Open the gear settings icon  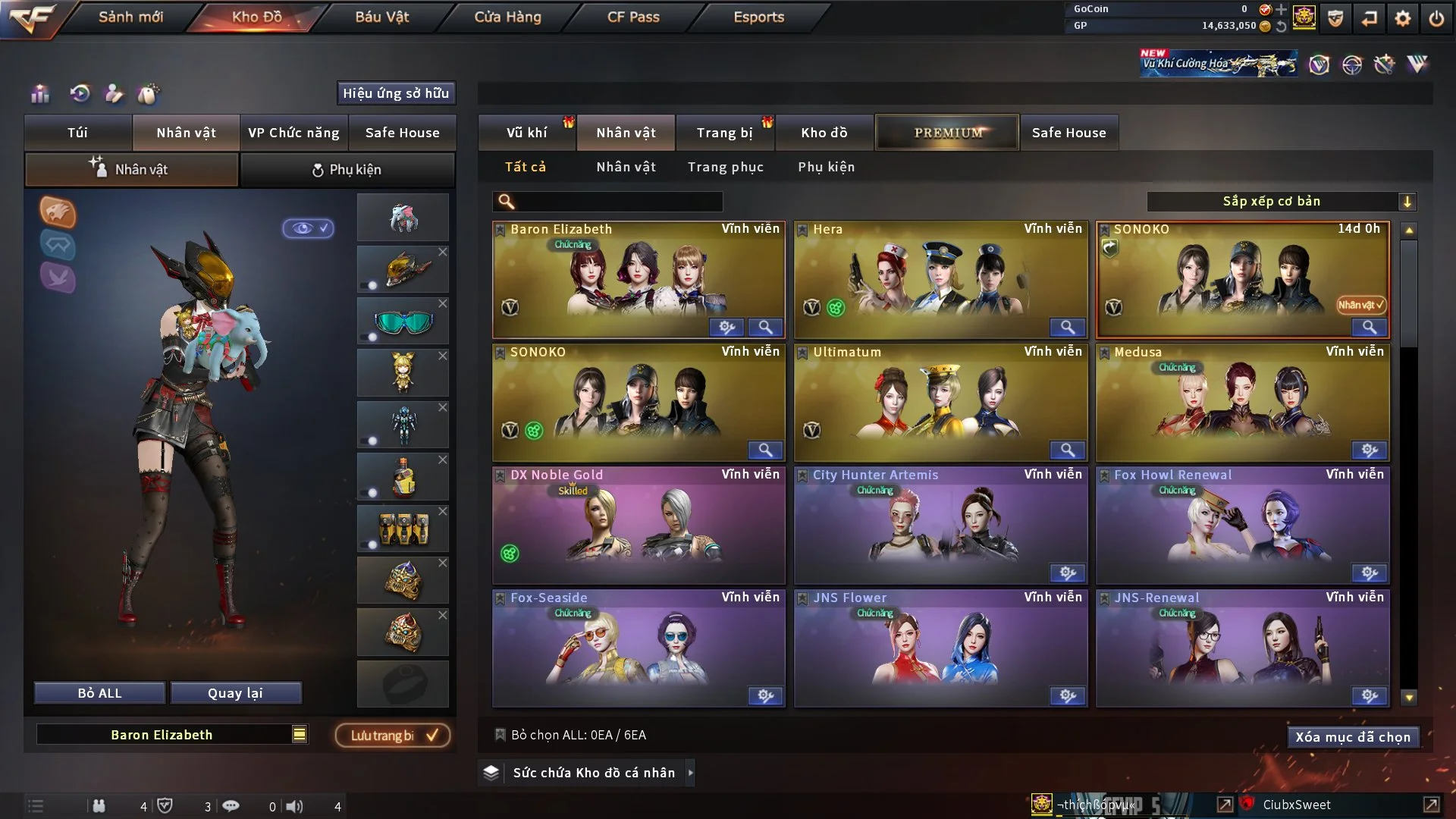[x=1402, y=17]
